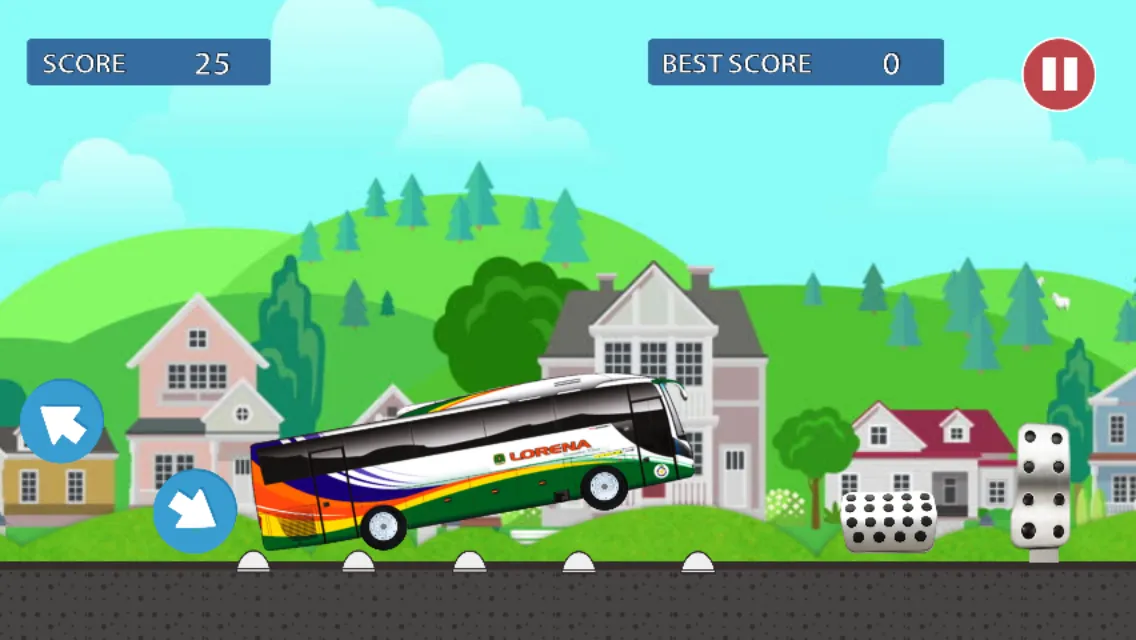
Task: Step on the tall gas pedal
Action: pos(1040,487)
